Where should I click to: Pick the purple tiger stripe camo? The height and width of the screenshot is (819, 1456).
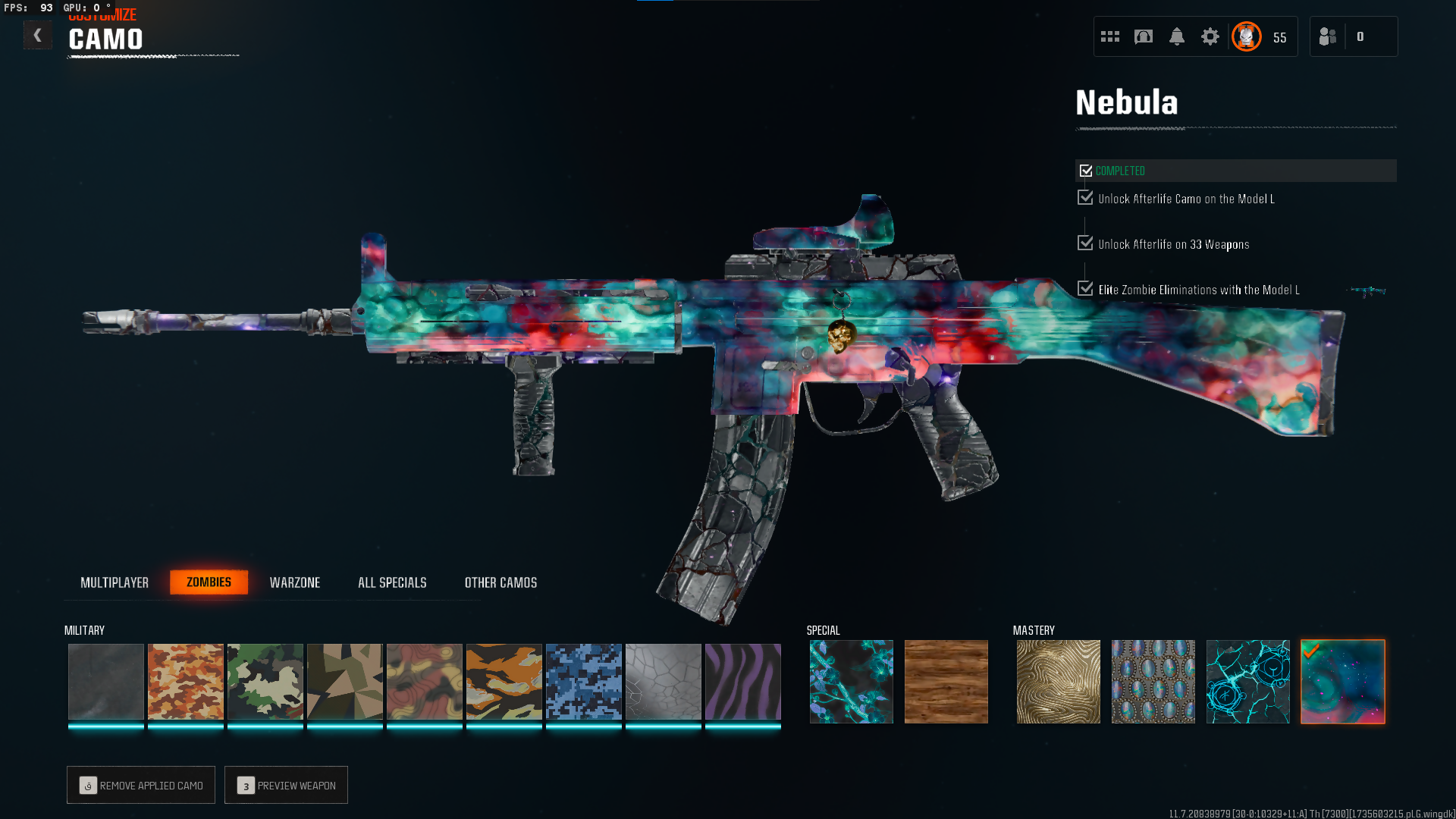point(743,682)
